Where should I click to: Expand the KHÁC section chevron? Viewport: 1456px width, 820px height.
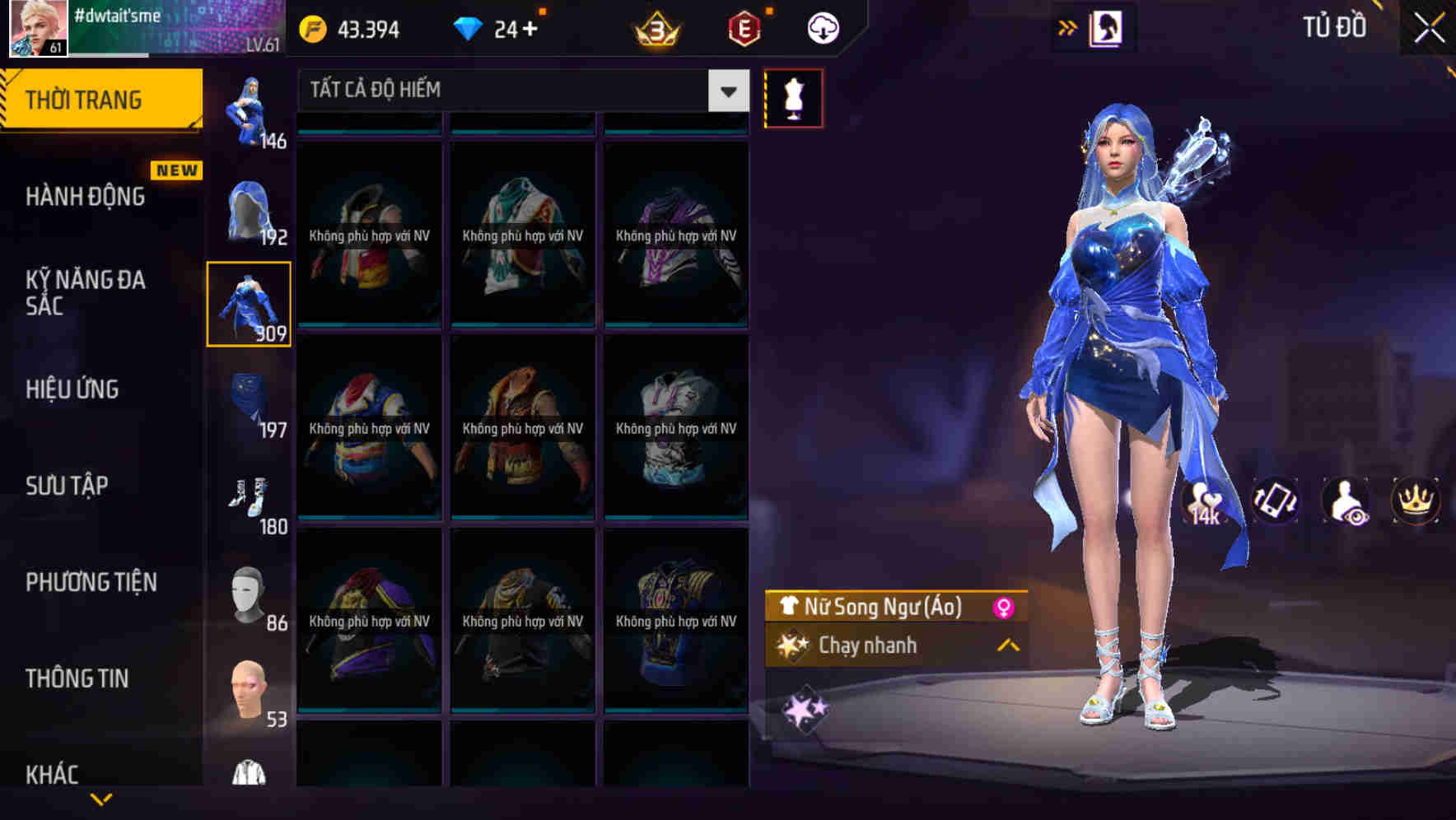[x=102, y=799]
